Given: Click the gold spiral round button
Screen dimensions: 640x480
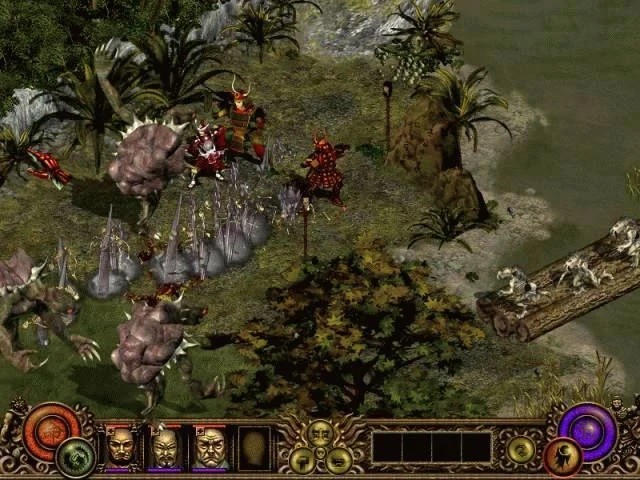Looking at the screenshot, I should [519, 450].
